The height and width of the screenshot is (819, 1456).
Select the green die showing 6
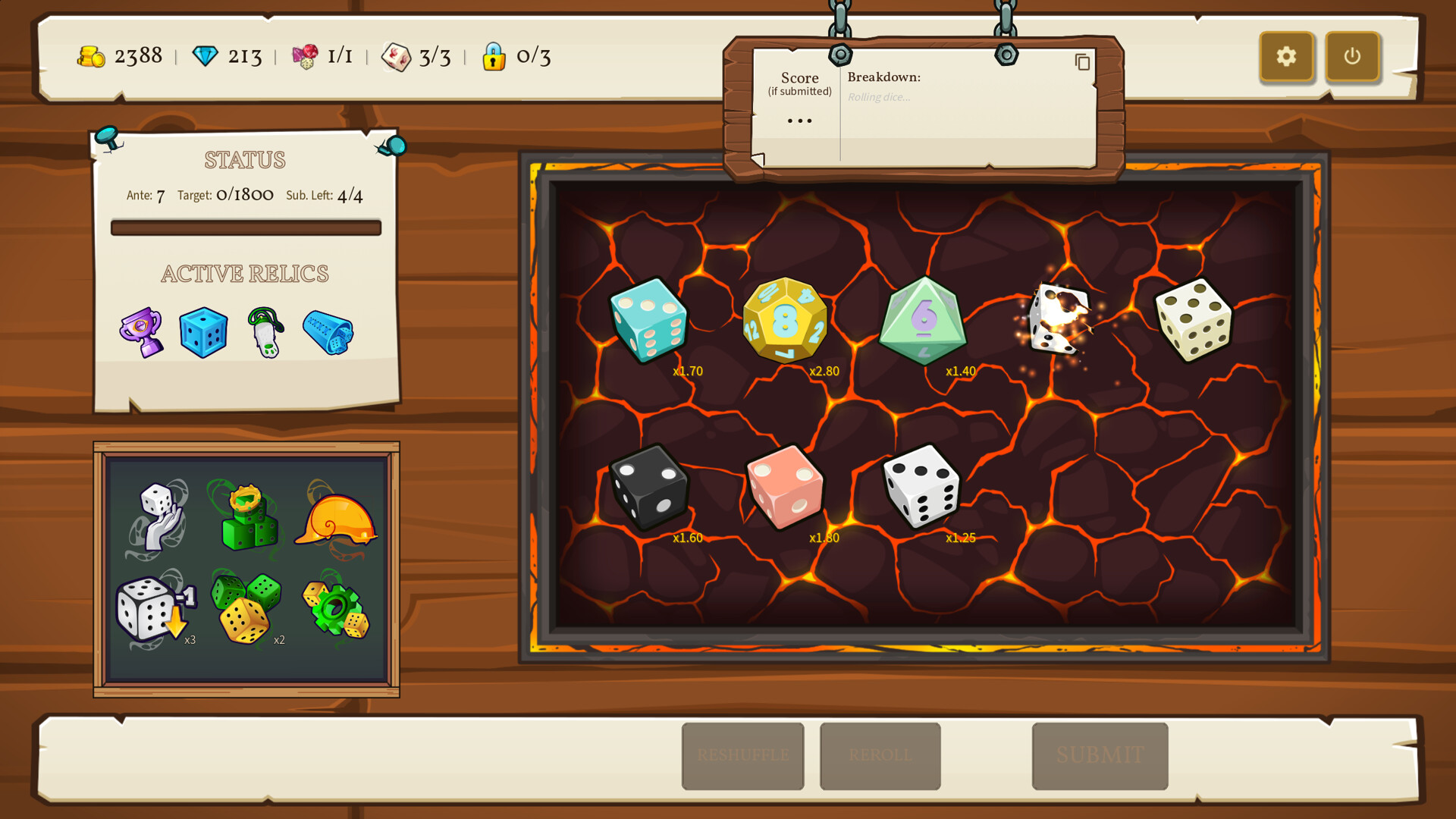pos(922,321)
